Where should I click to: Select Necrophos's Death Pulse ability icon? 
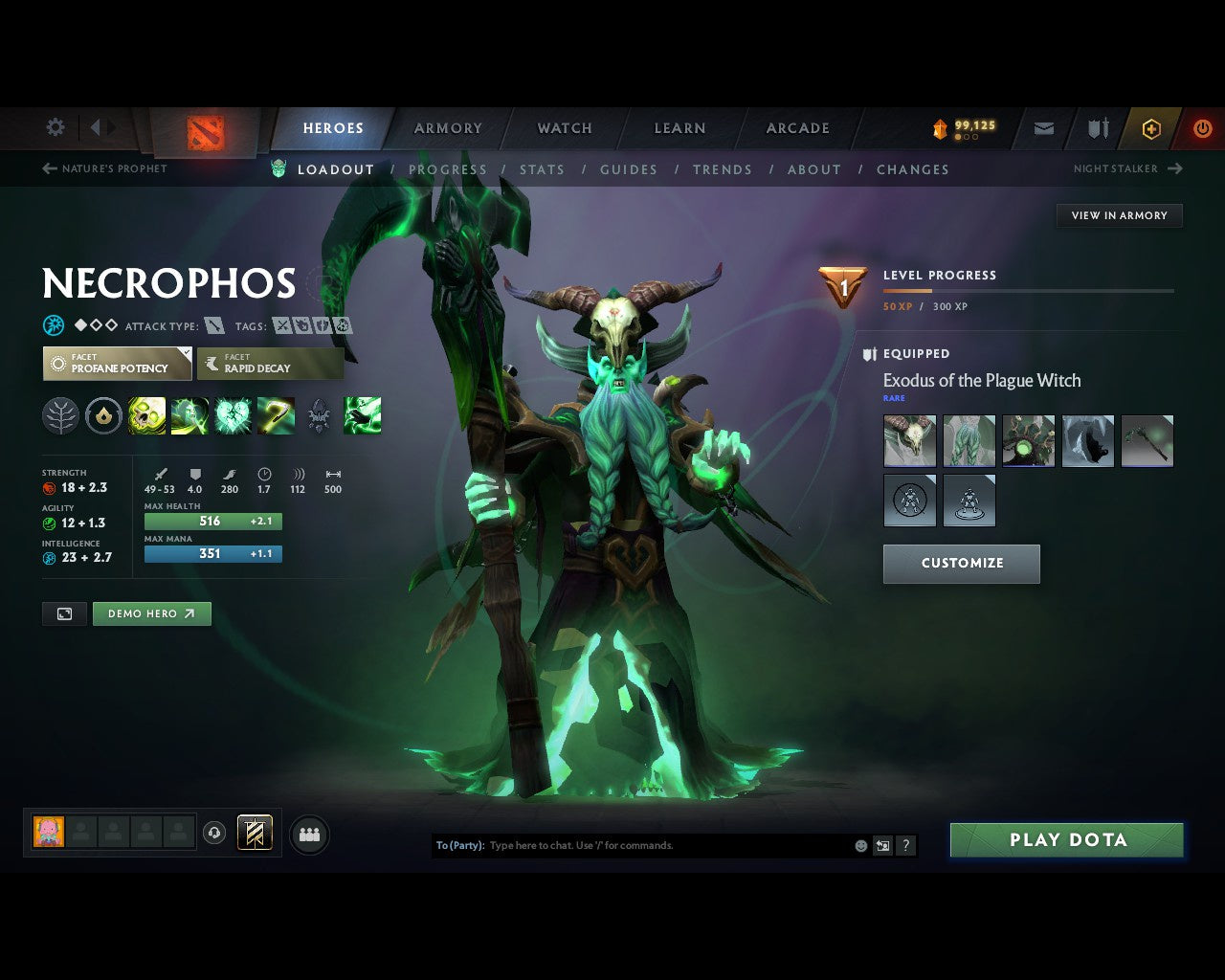(x=146, y=414)
